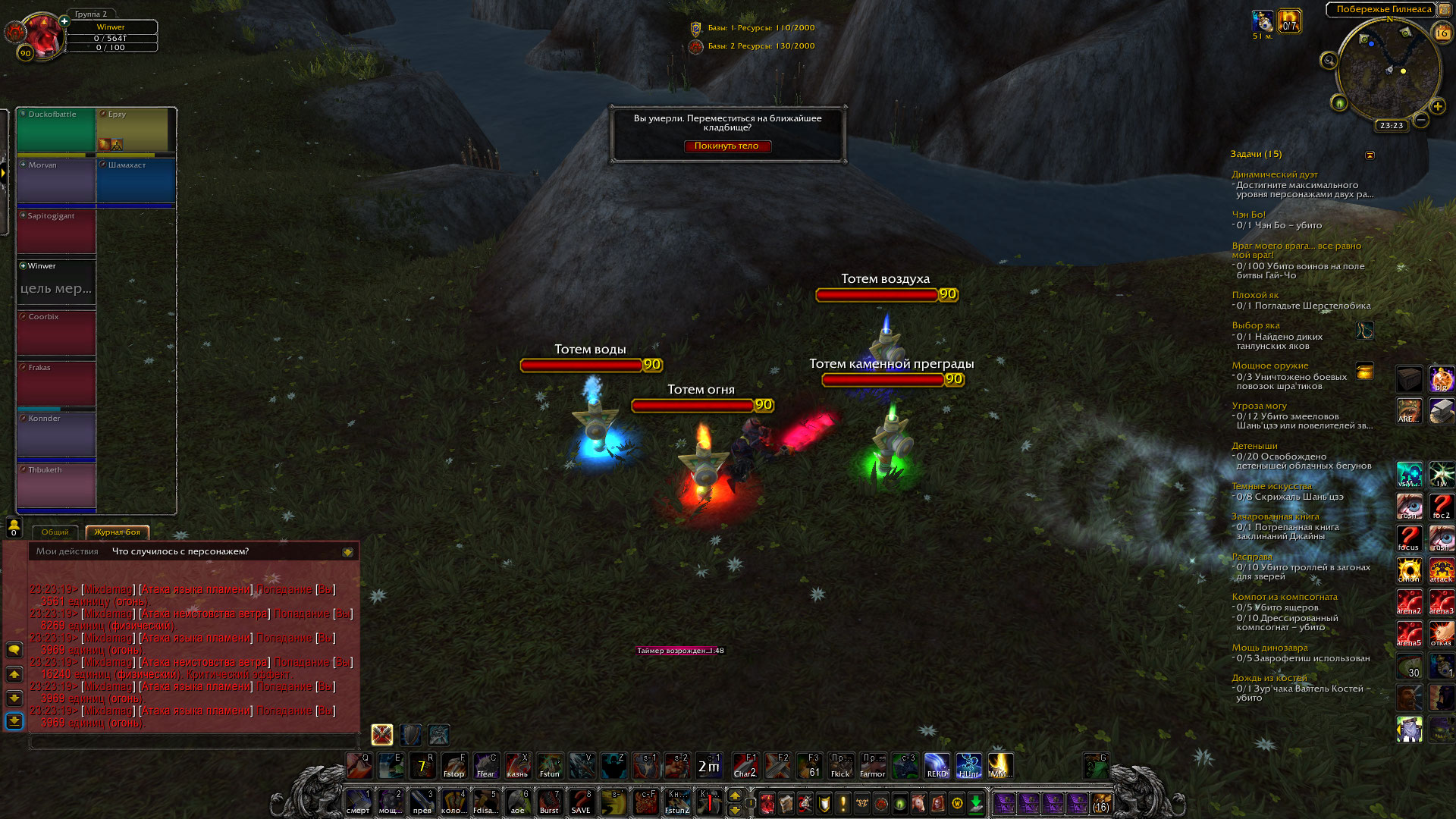Release spirit with the Покинуть тело button
The height and width of the screenshot is (819, 1456).
726,146
